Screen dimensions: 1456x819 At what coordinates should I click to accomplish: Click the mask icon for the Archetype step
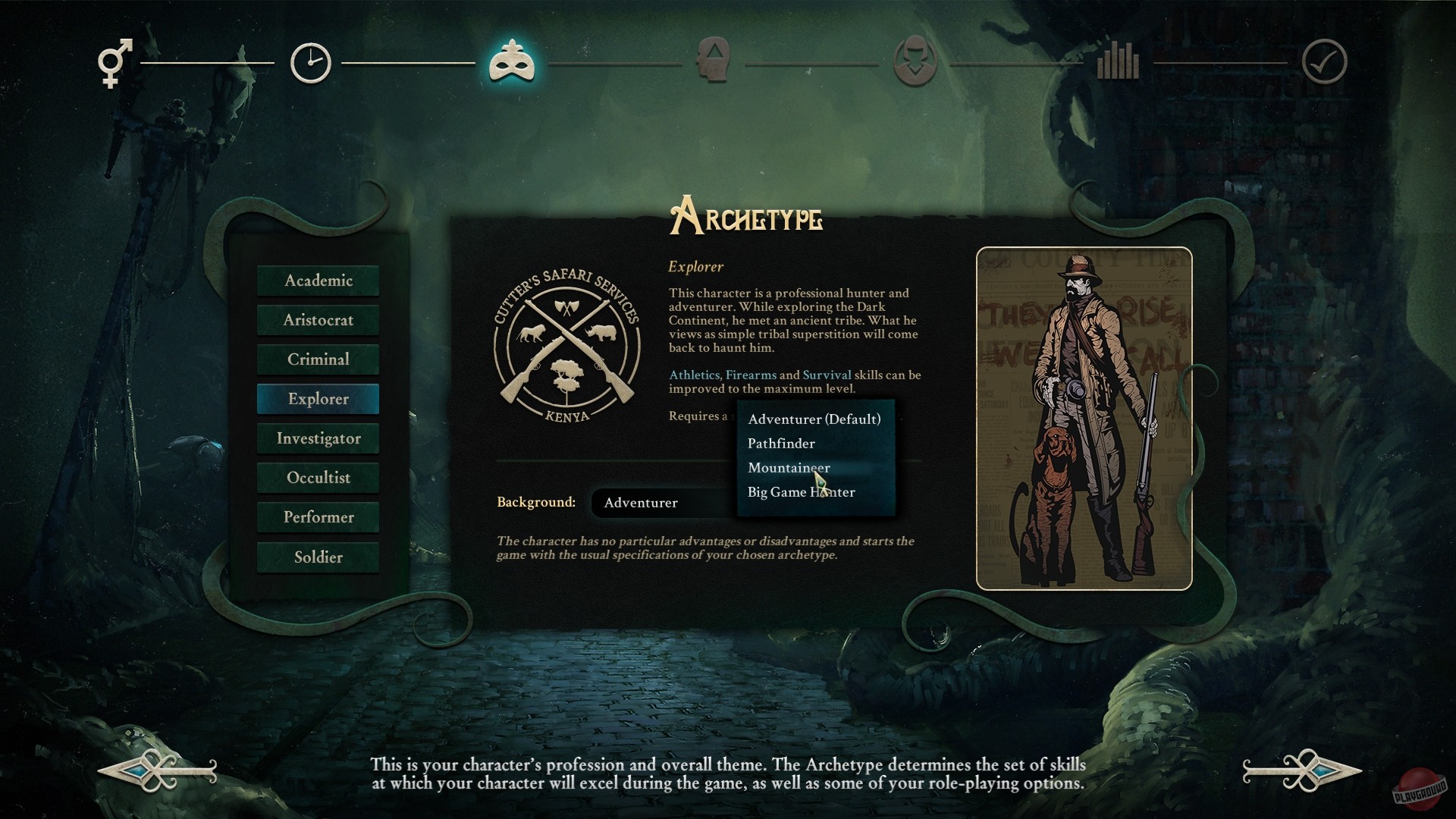(512, 63)
